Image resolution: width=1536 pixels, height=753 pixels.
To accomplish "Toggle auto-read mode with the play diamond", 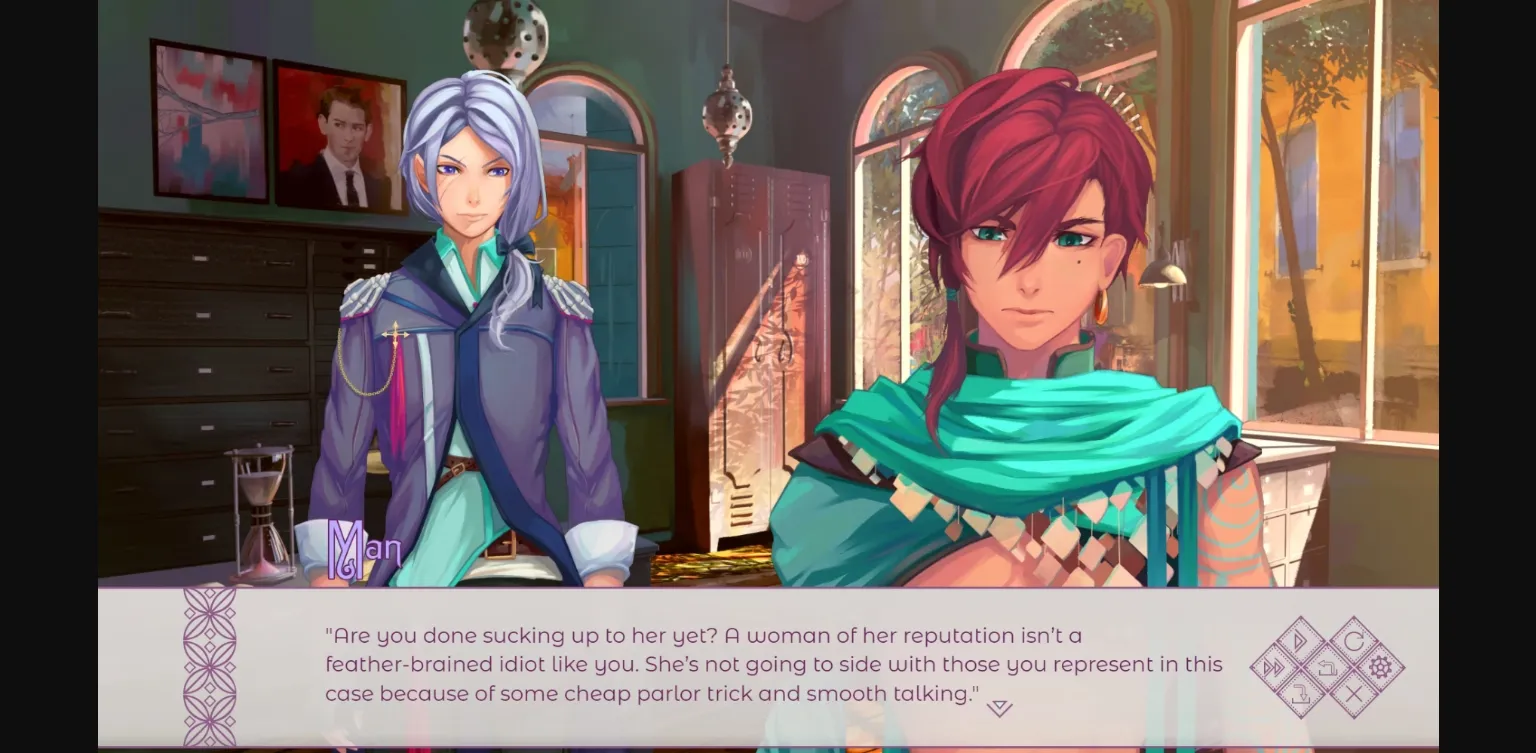I will click(1298, 641).
